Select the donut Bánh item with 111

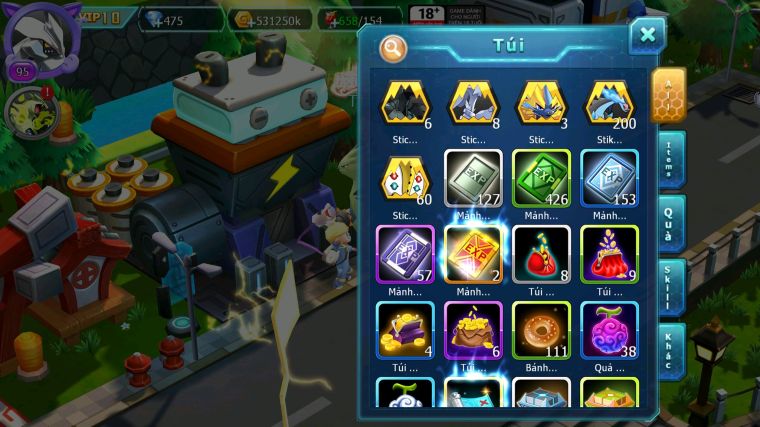pos(541,330)
